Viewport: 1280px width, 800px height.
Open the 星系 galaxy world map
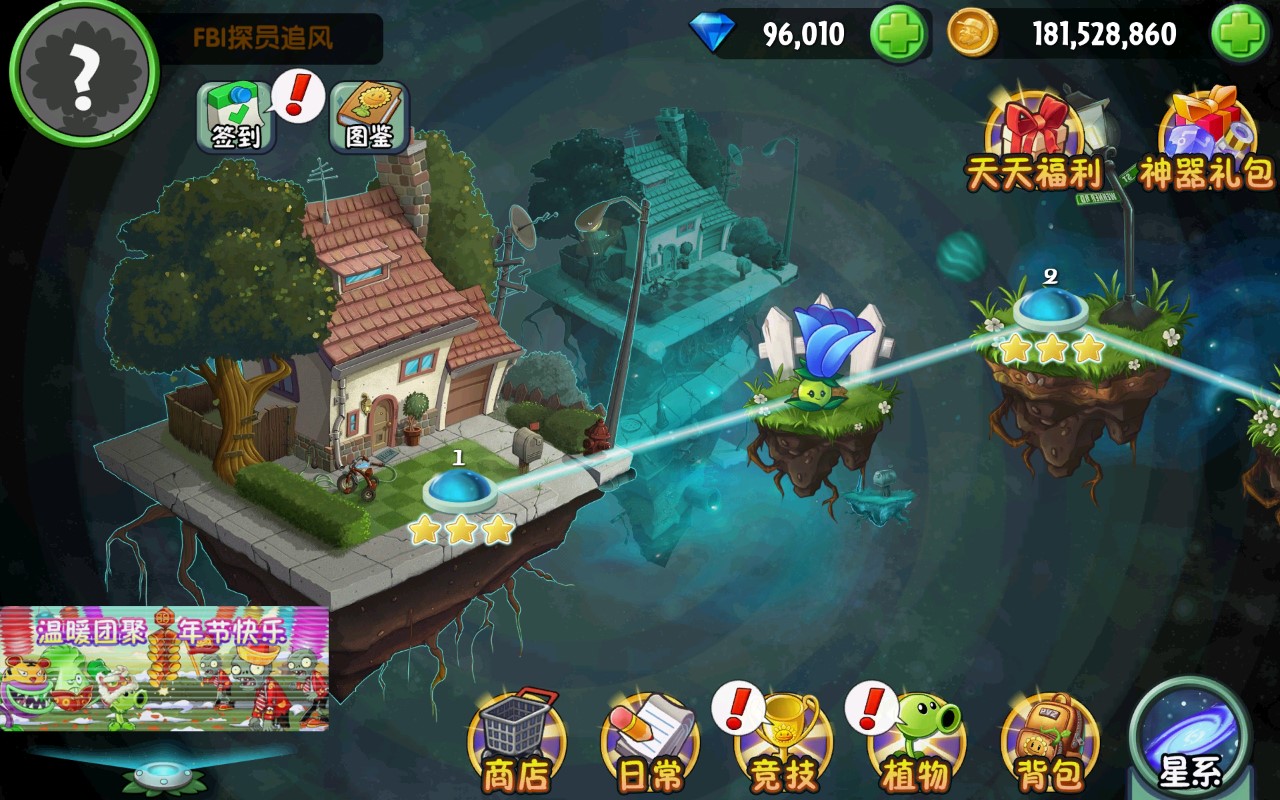(x=1190, y=740)
